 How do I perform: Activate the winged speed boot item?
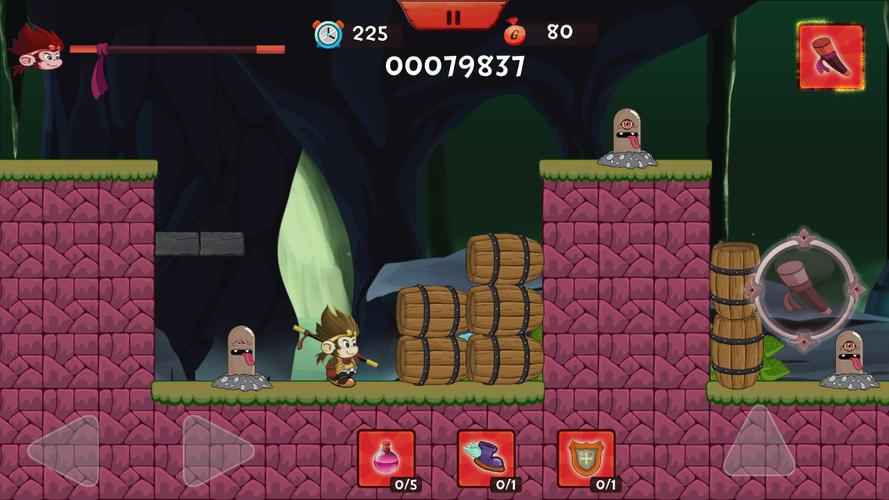pyautogui.click(x=486, y=458)
